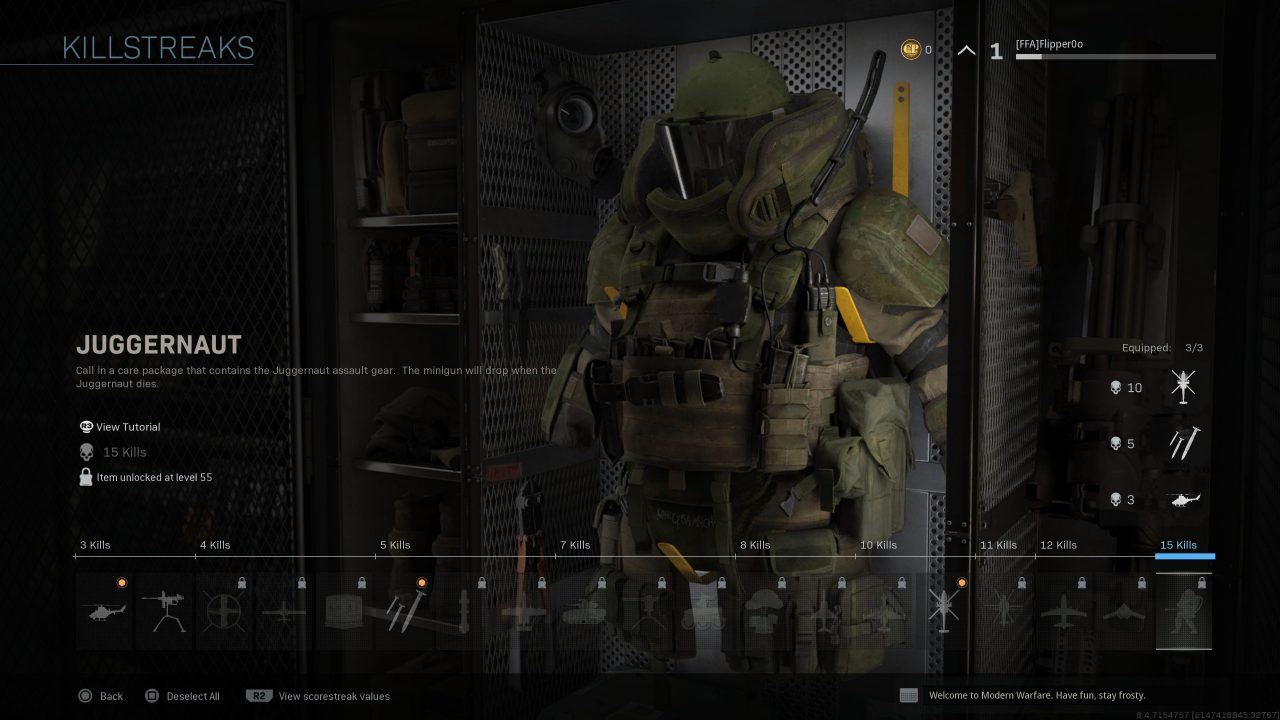Select the single upright Cruise Missile slot
The image size is (1280, 720).
(464, 611)
